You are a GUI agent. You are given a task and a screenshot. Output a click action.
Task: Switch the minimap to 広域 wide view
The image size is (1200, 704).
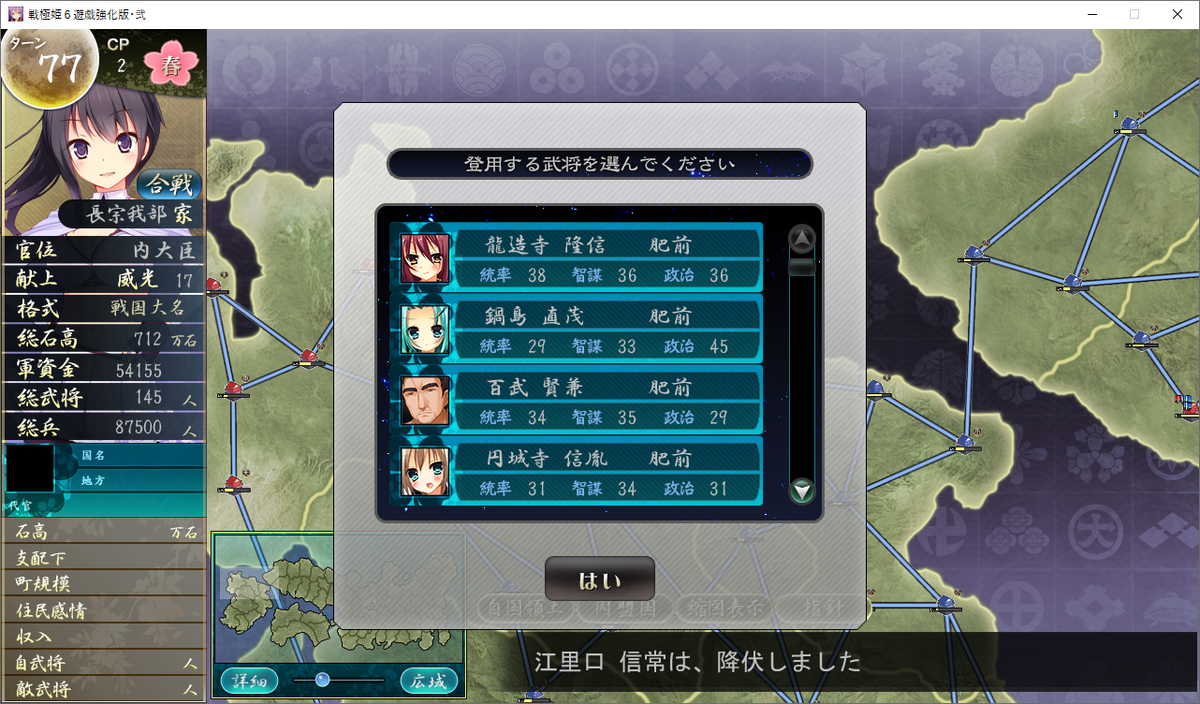click(429, 681)
